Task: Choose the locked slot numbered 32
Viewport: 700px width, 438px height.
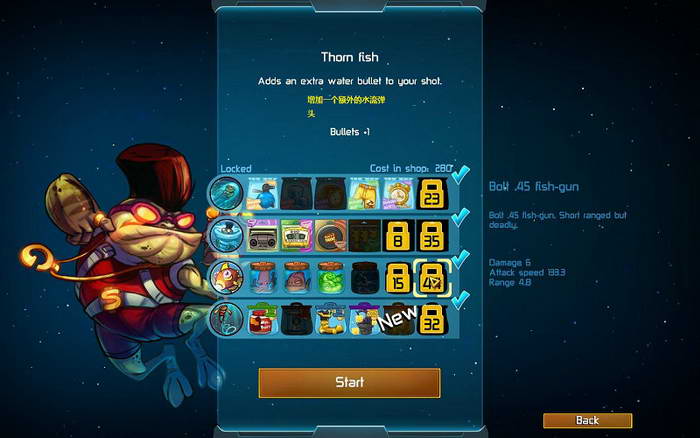Action: (432, 320)
